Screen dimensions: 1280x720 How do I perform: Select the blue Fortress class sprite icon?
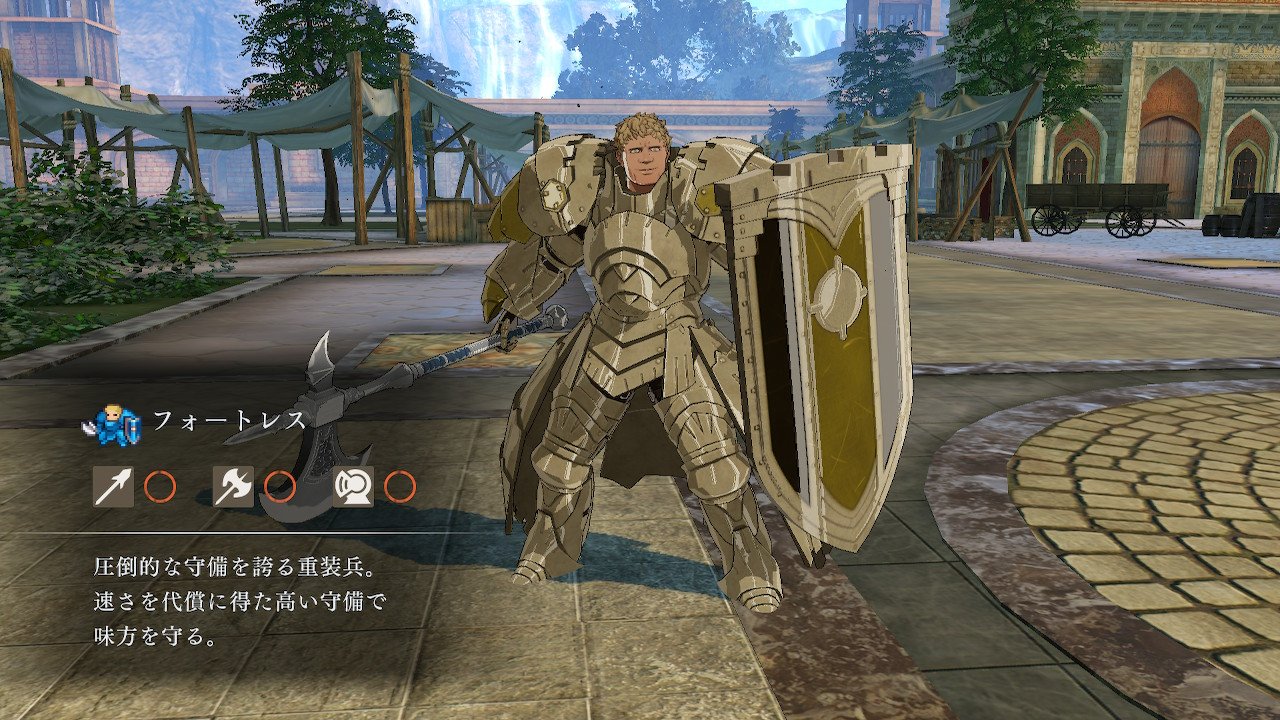click(112, 426)
